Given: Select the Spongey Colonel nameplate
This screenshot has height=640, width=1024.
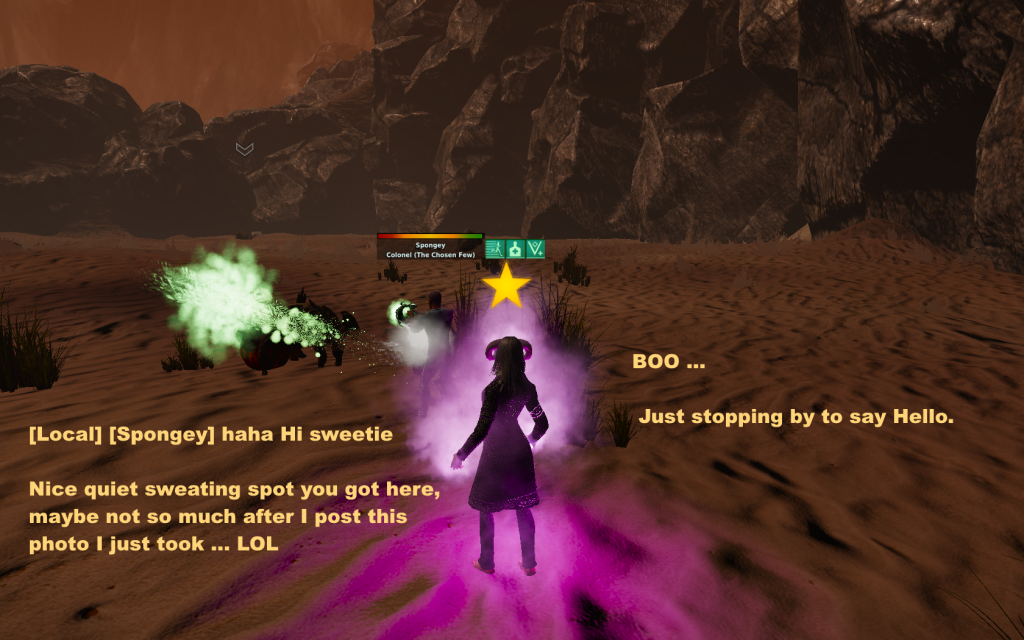Looking at the screenshot, I should click(430, 248).
